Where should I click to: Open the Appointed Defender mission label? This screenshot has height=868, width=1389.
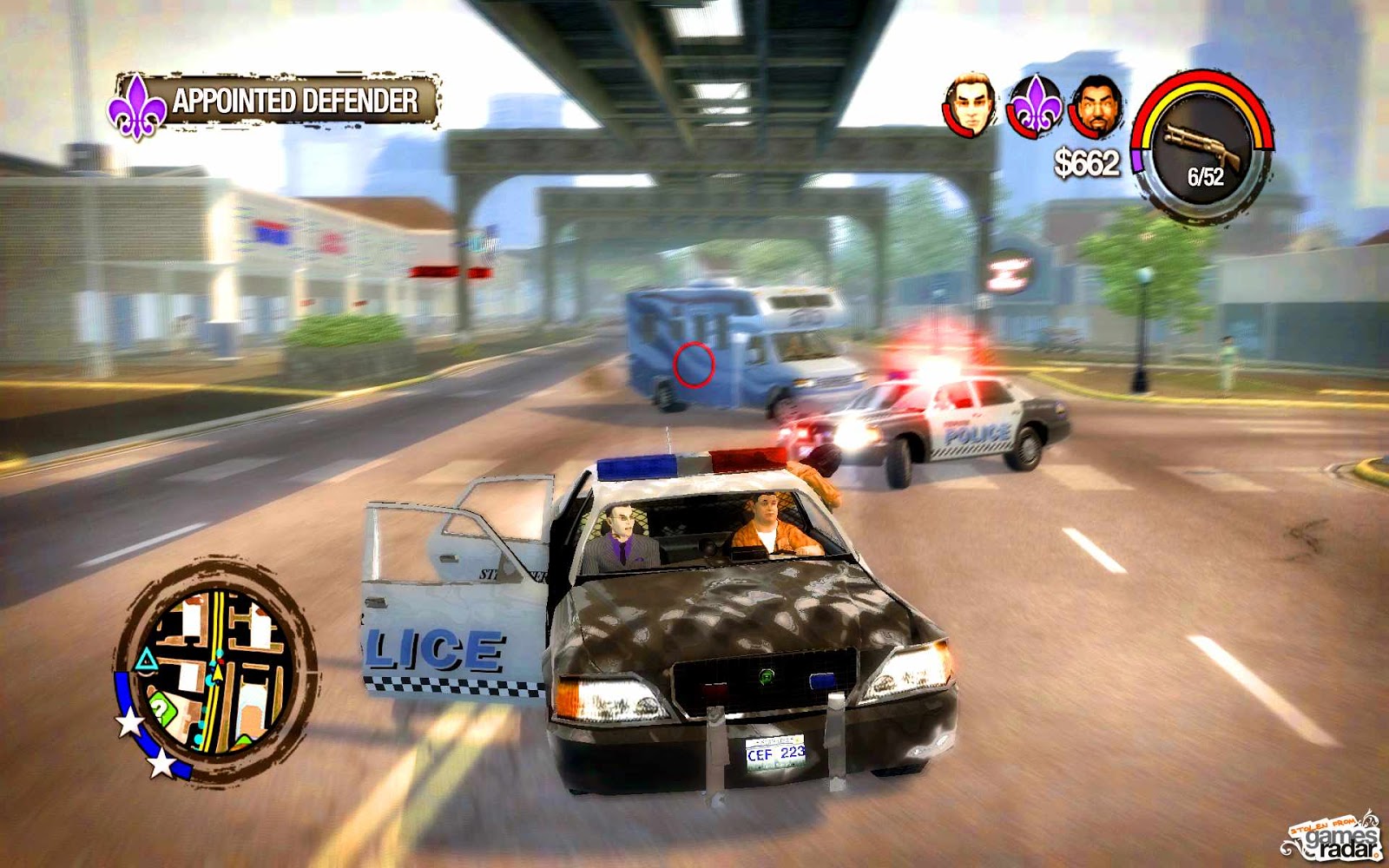pos(295,100)
